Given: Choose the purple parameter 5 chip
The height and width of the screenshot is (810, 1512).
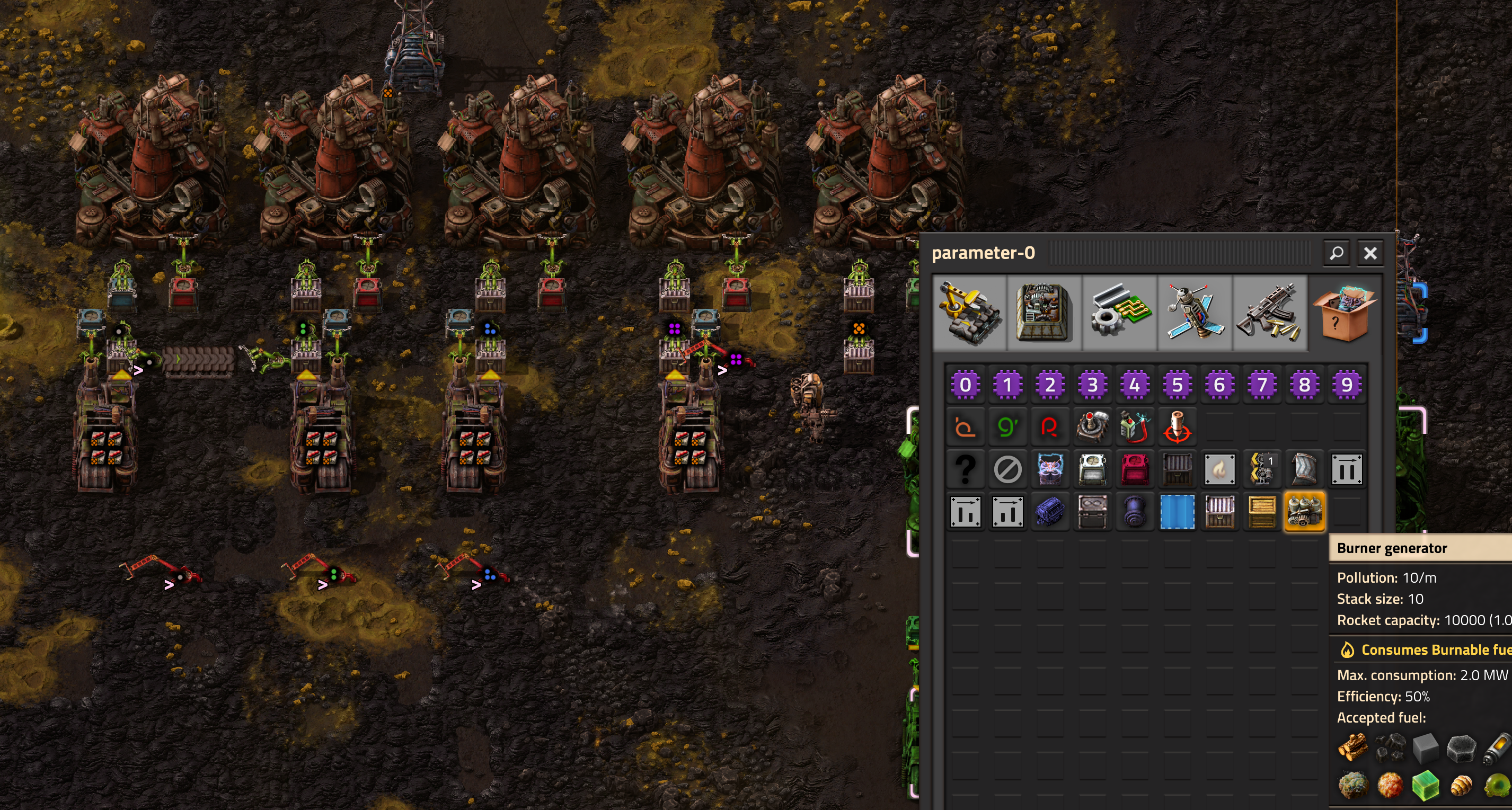Looking at the screenshot, I should pyautogui.click(x=1178, y=385).
